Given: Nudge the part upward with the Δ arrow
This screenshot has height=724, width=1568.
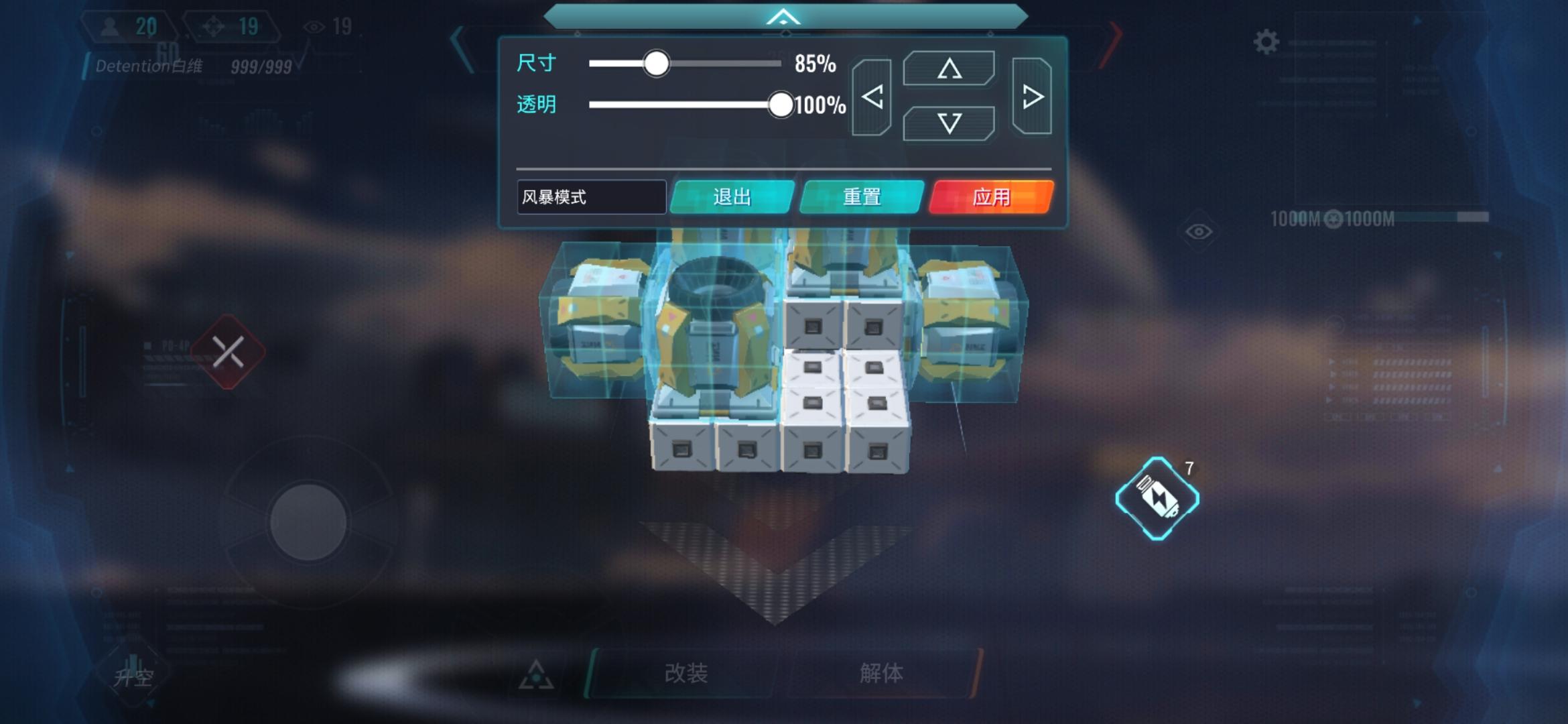Looking at the screenshot, I should tap(950, 69).
